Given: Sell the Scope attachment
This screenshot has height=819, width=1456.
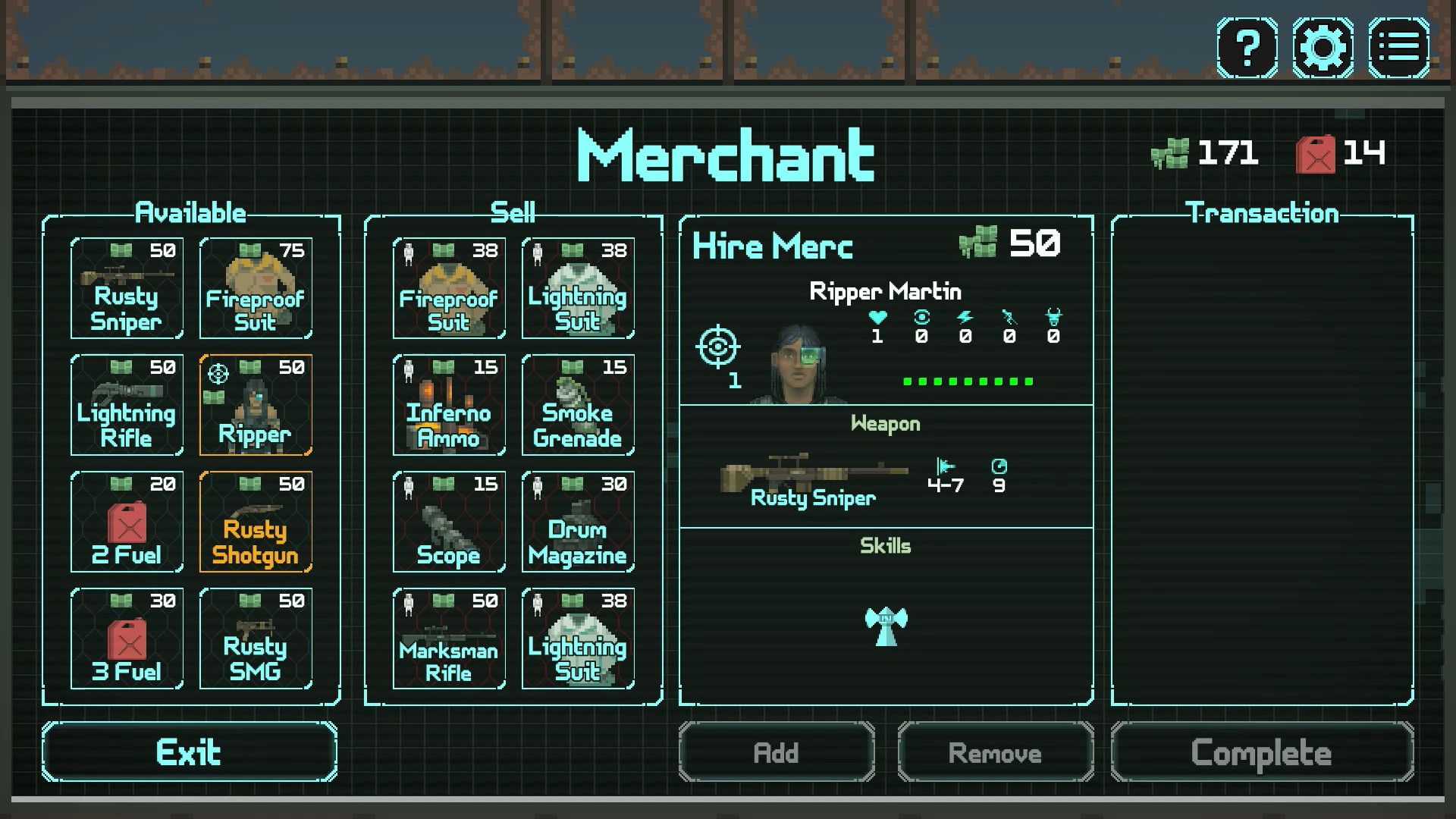Looking at the screenshot, I should pos(449,522).
